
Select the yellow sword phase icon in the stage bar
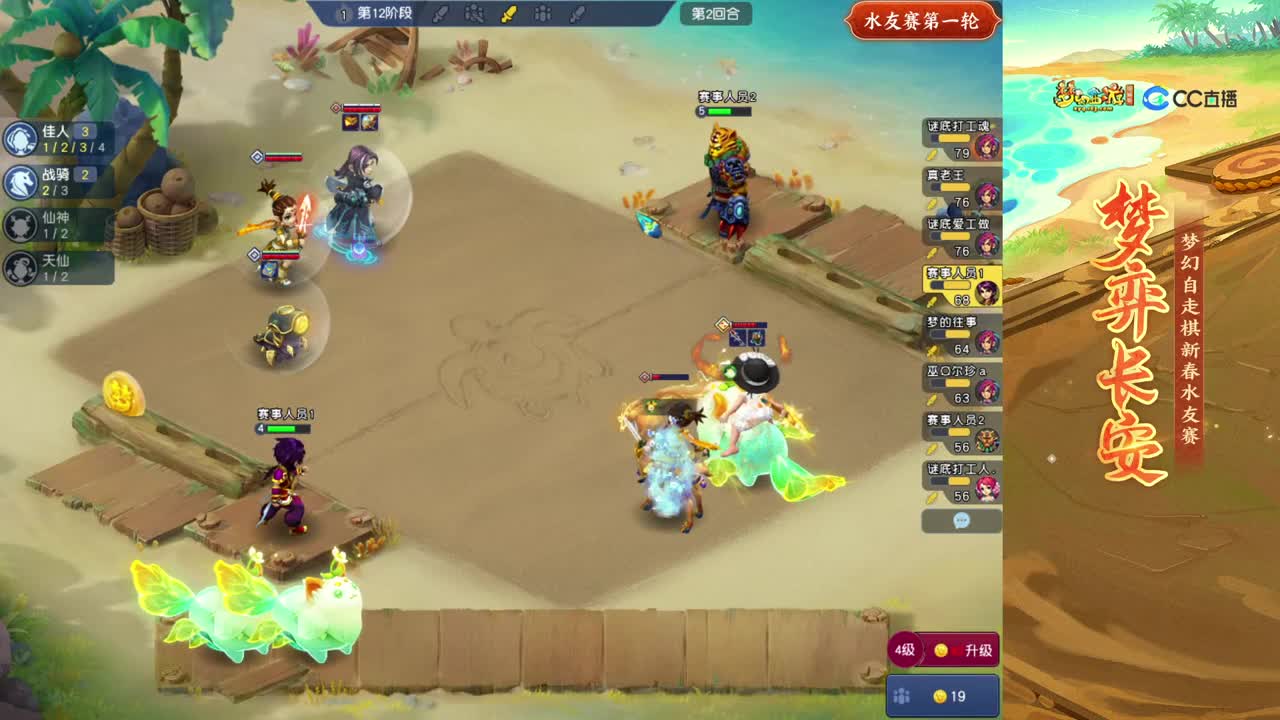[x=510, y=13]
